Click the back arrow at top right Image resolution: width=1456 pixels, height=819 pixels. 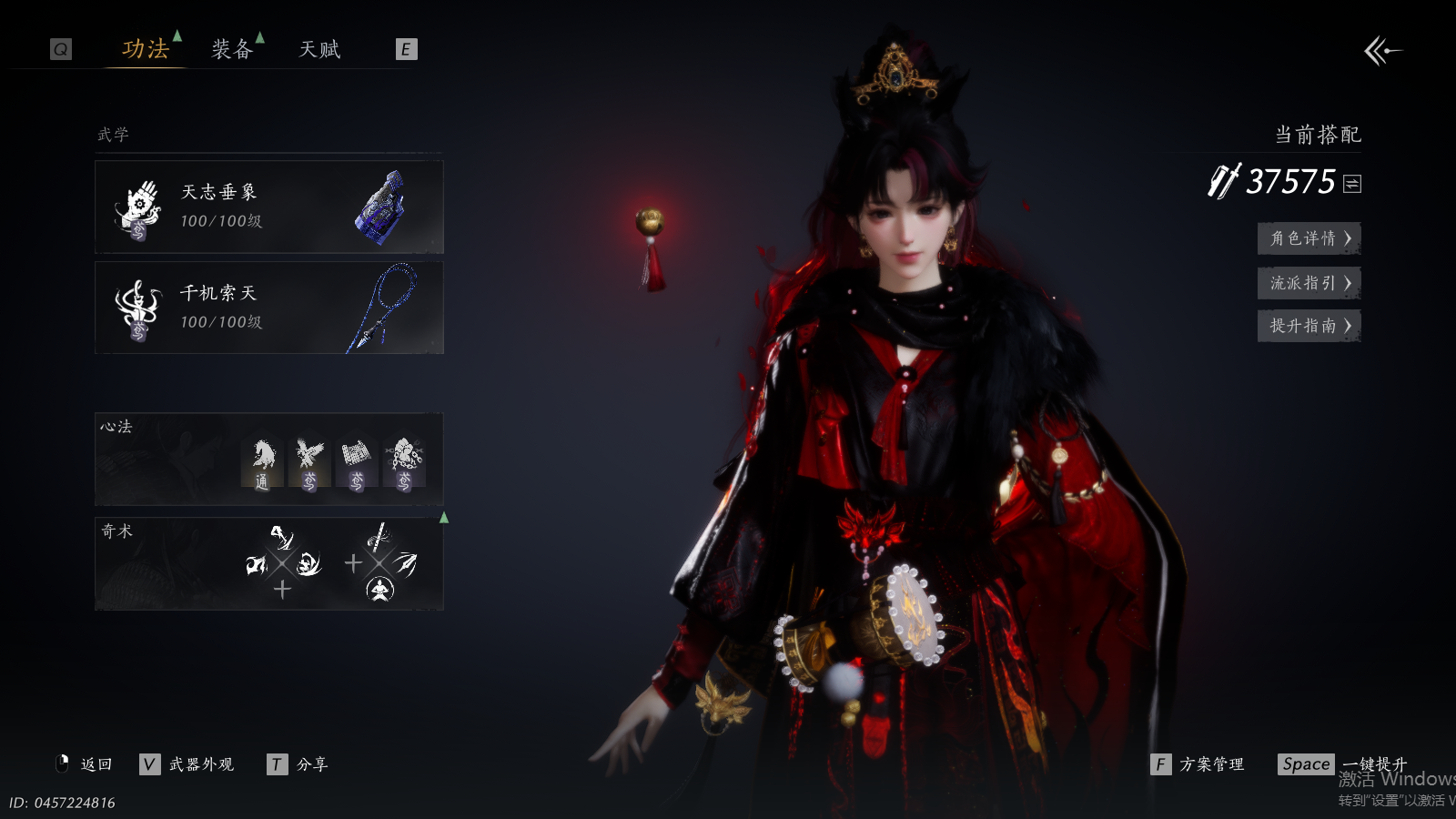(1382, 51)
